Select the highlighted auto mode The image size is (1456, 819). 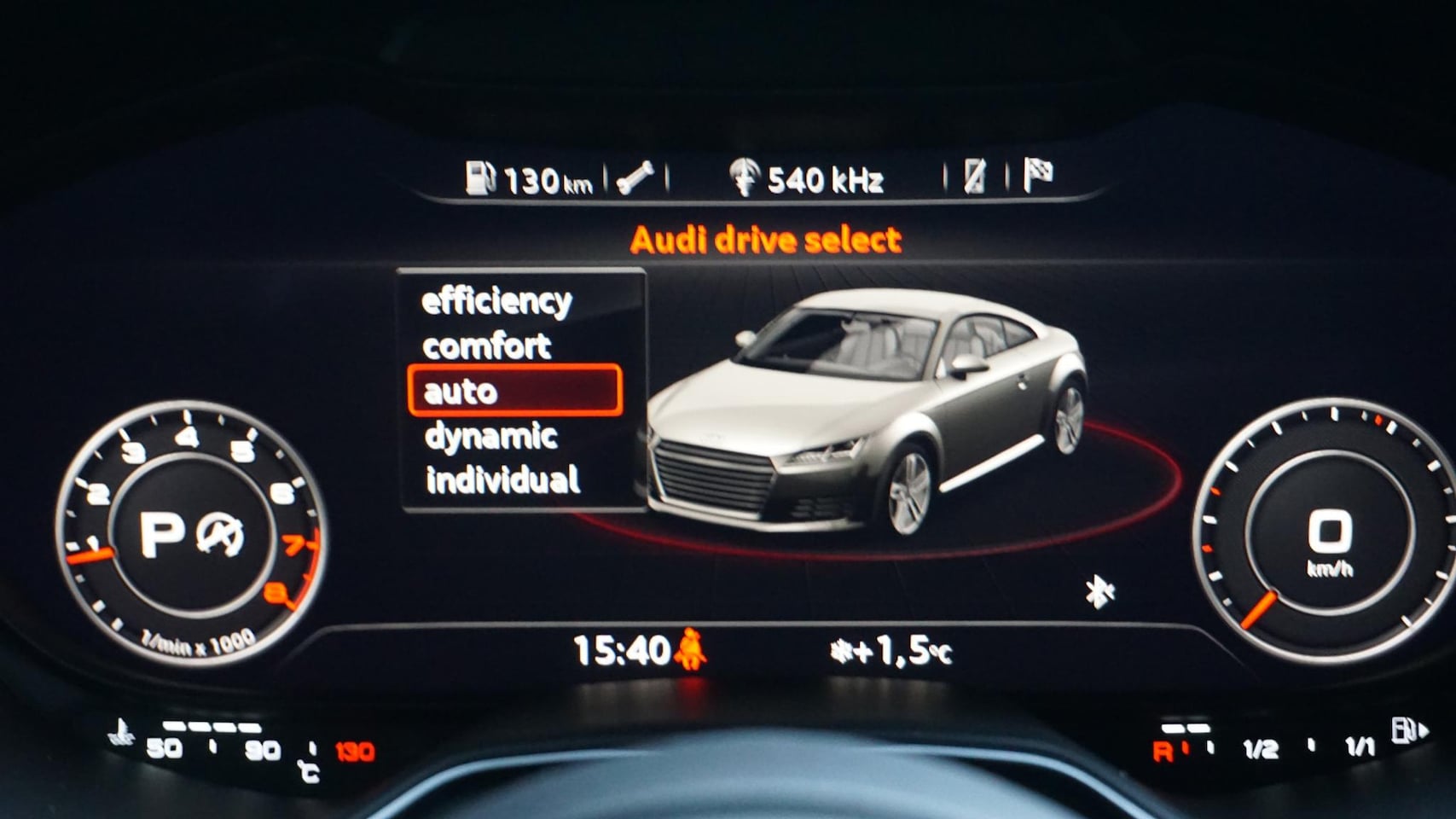tap(514, 391)
